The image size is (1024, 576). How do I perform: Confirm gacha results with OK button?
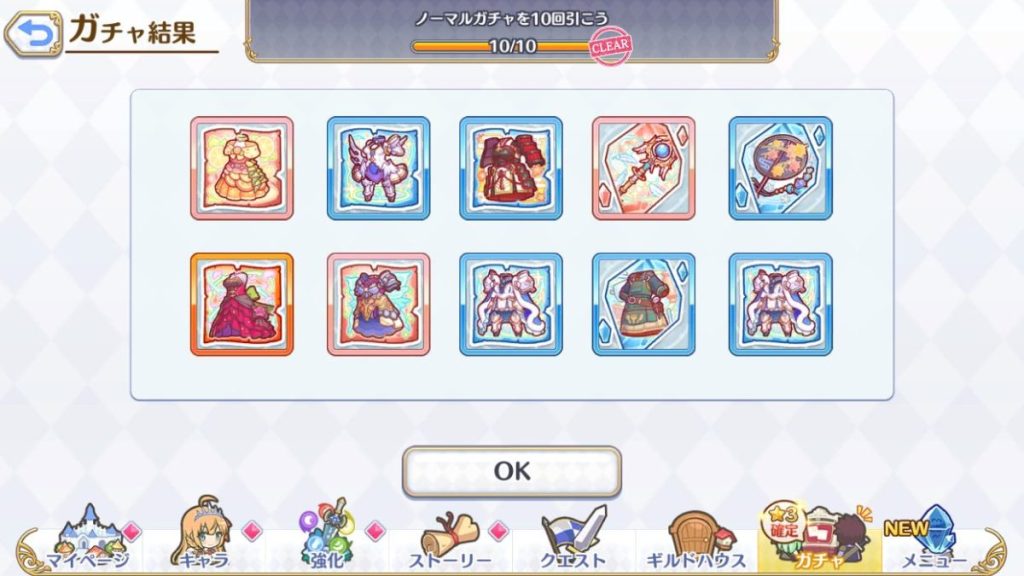(x=511, y=471)
